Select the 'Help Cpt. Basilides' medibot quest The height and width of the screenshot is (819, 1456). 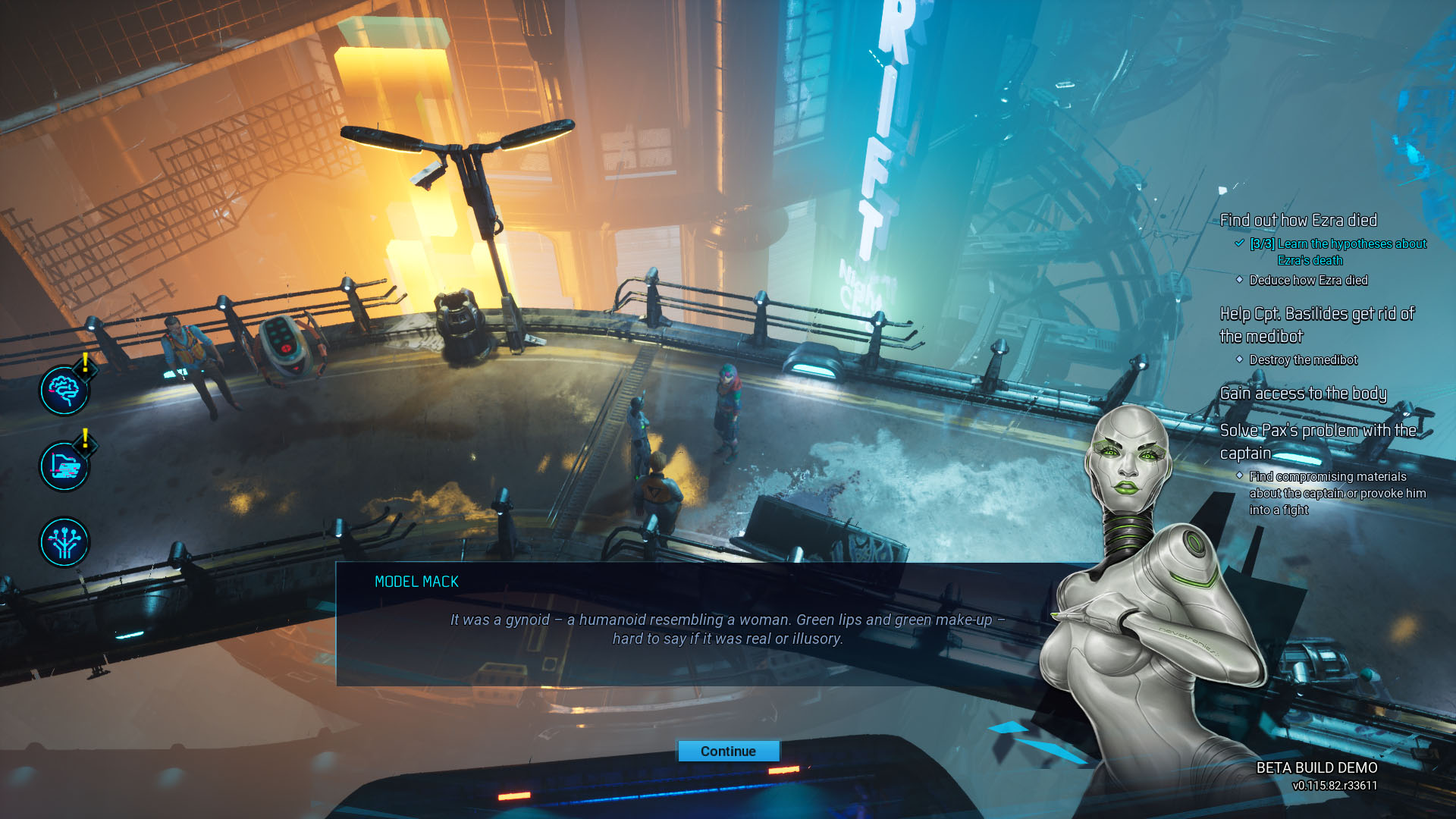pos(1316,325)
